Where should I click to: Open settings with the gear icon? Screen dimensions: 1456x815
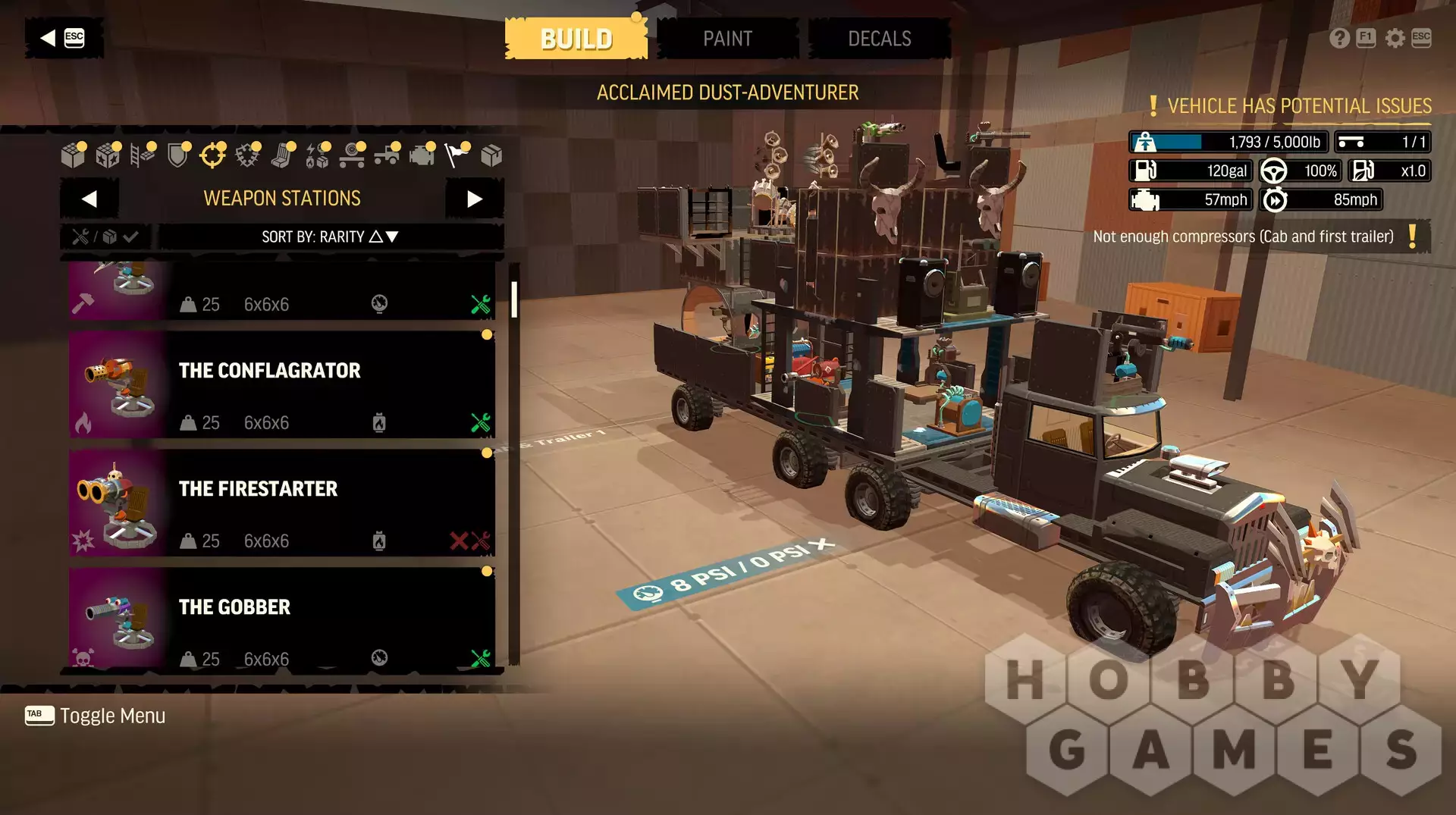[1395, 38]
